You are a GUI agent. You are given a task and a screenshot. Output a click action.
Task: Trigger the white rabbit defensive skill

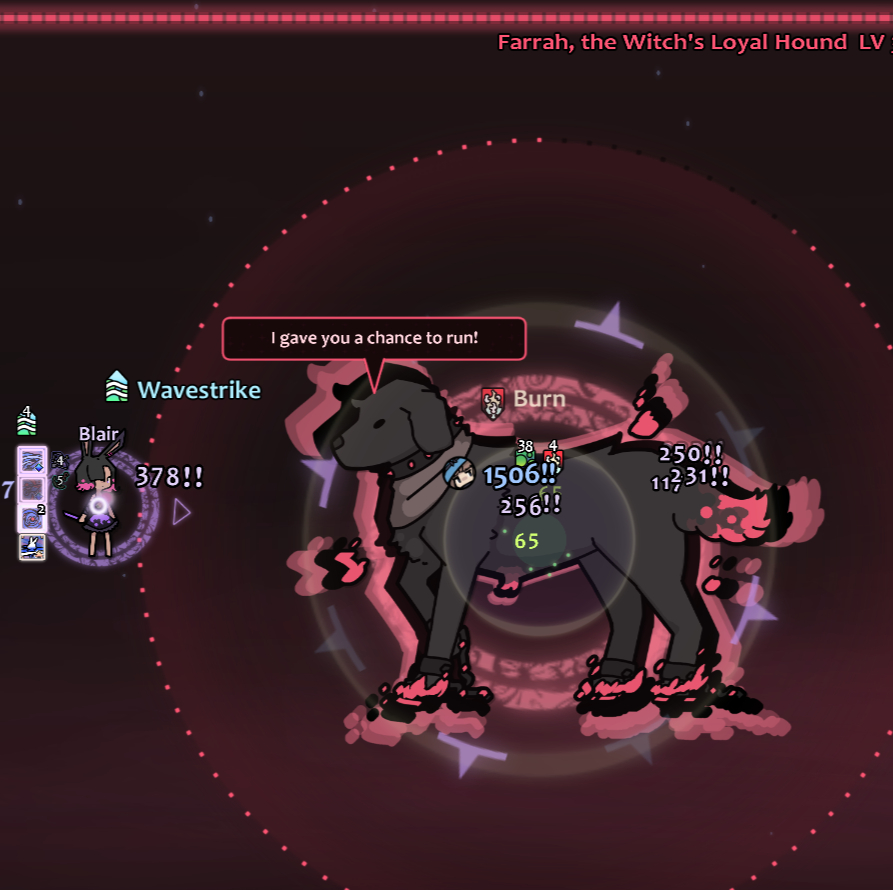coord(32,546)
